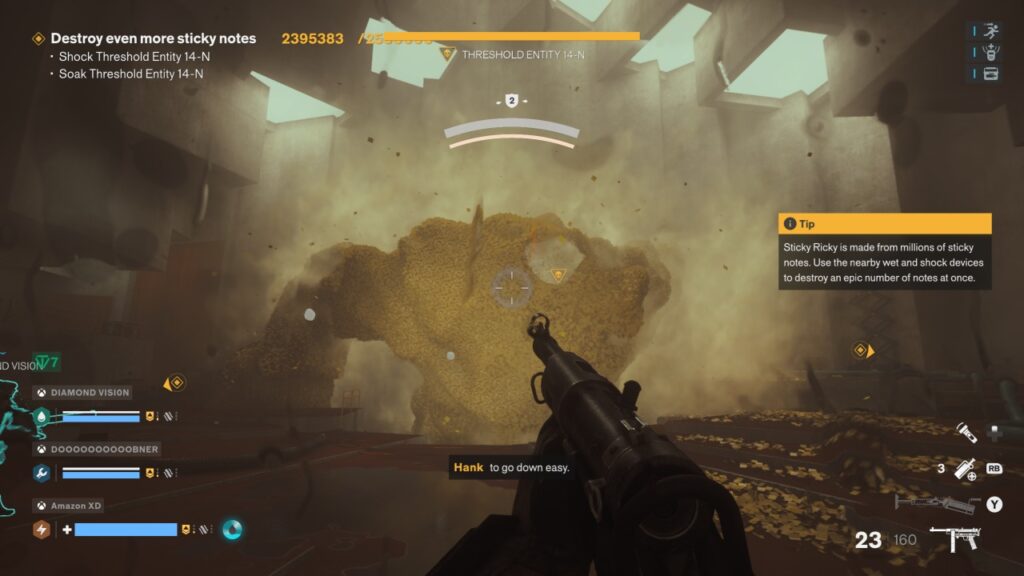Click the Soak Threshold Entity 14-N sub-objective

[131, 73]
